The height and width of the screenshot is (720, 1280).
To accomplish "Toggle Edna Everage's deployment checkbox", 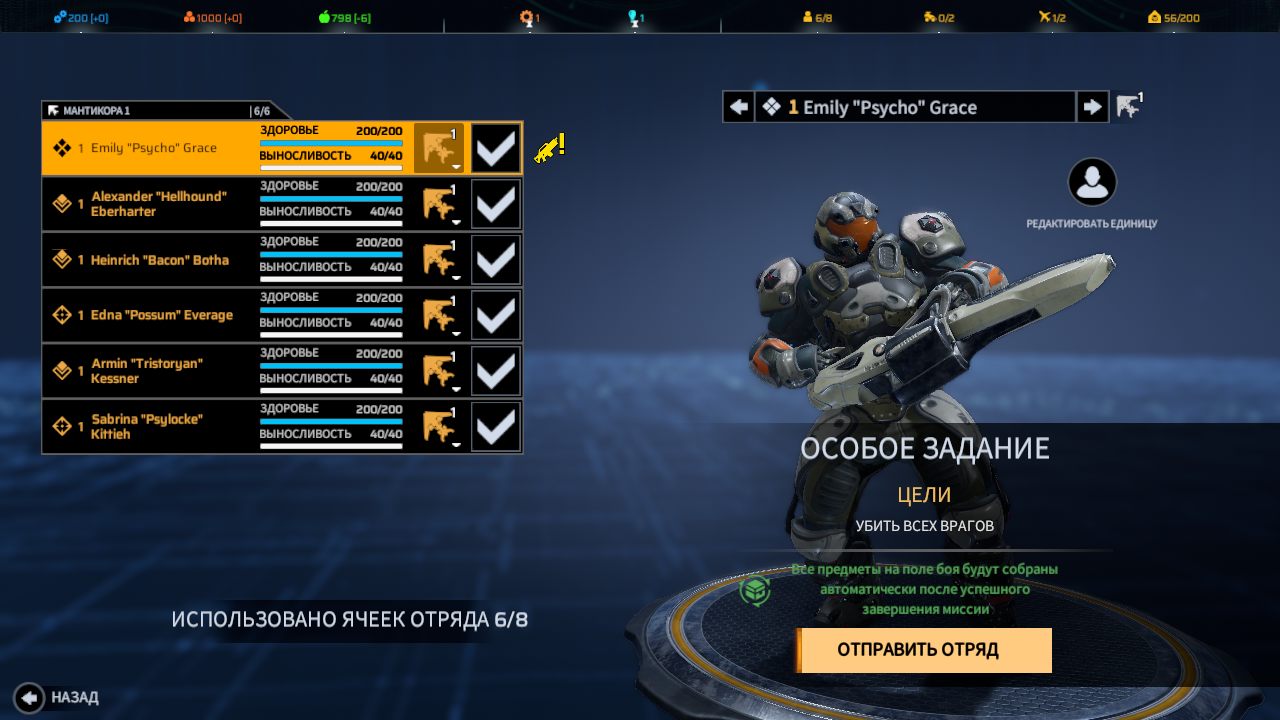I will coord(496,315).
